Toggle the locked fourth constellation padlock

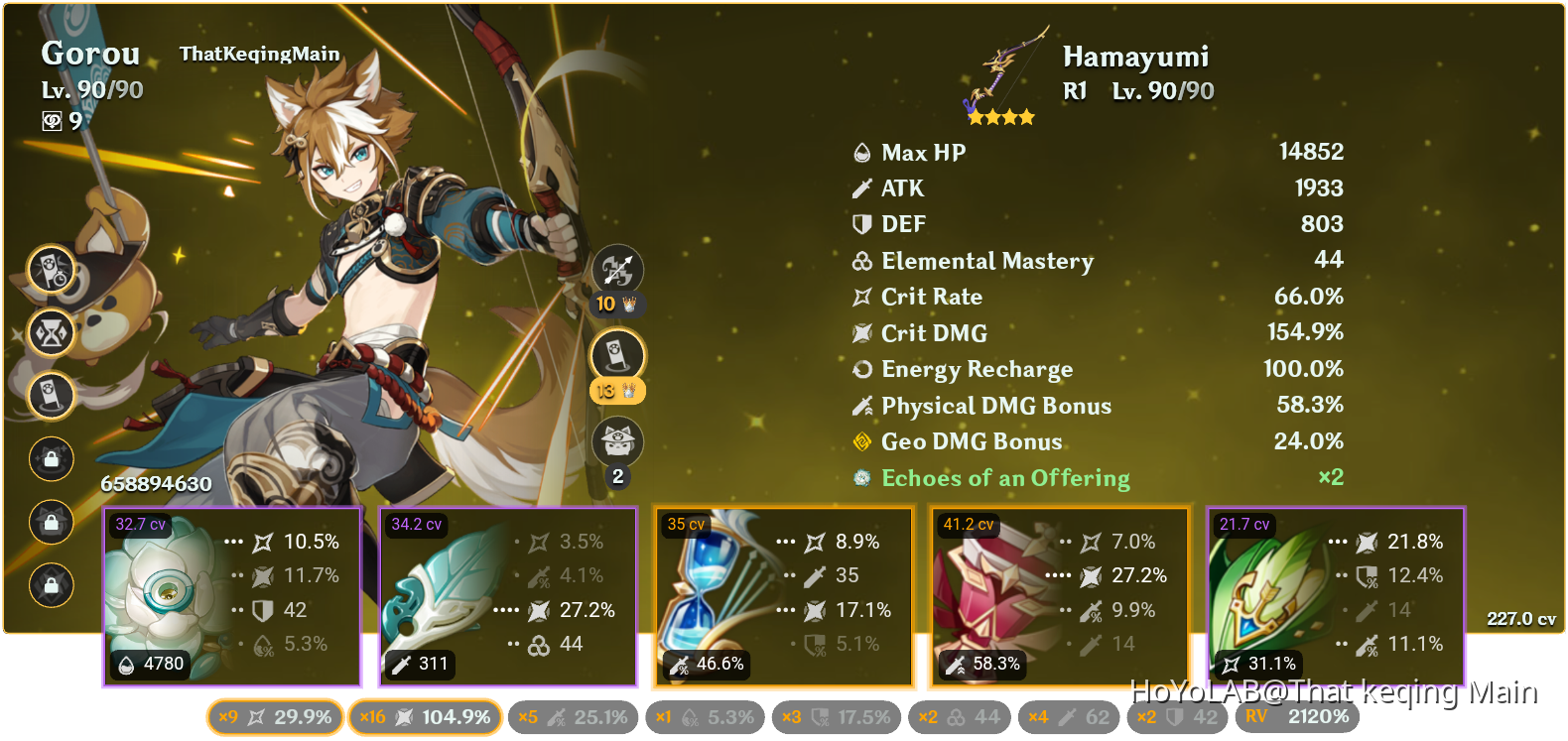(x=51, y=459)
